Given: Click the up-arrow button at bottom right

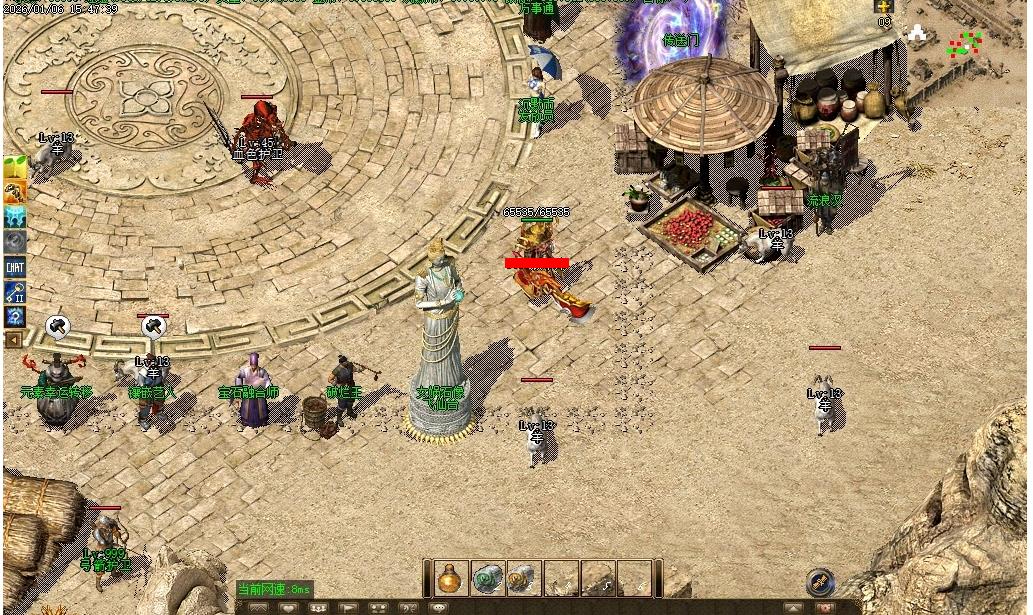Looking at the screenshot, I should (793, 607).
